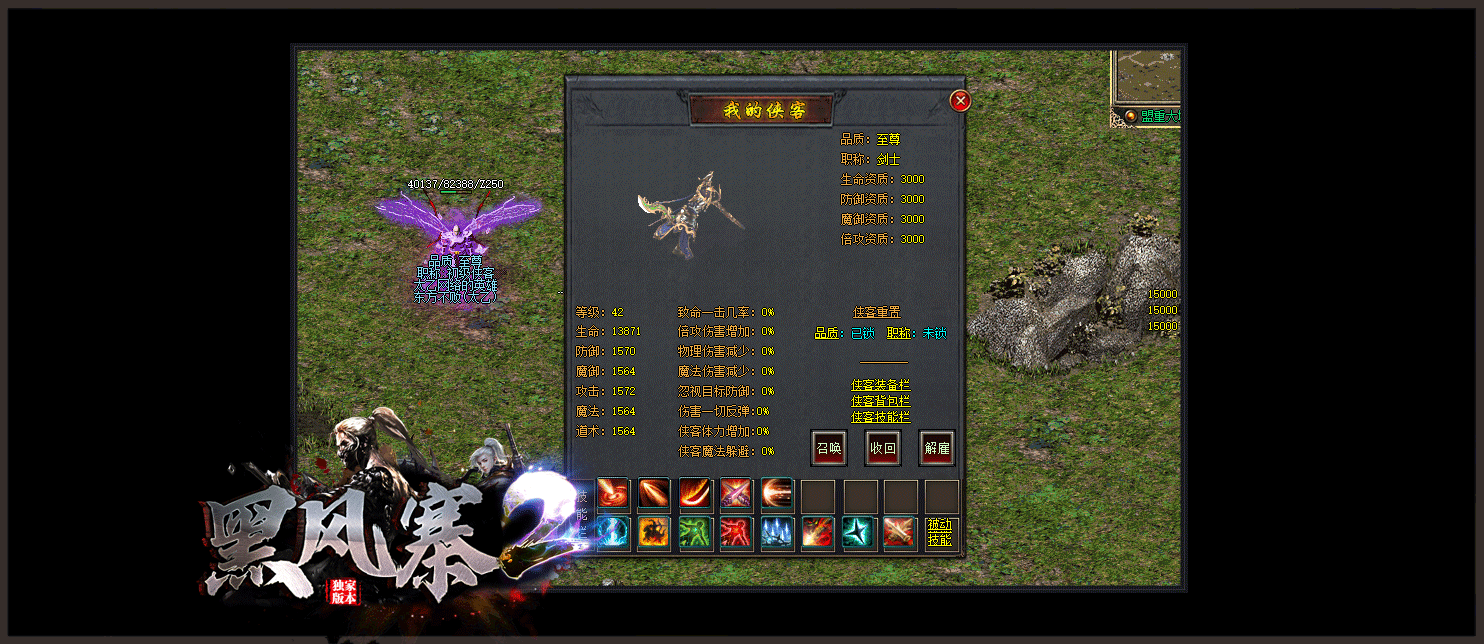Recall the companion with 收回
The height and width of the screenshot is (644, 1484).
(x=882, y=448)
